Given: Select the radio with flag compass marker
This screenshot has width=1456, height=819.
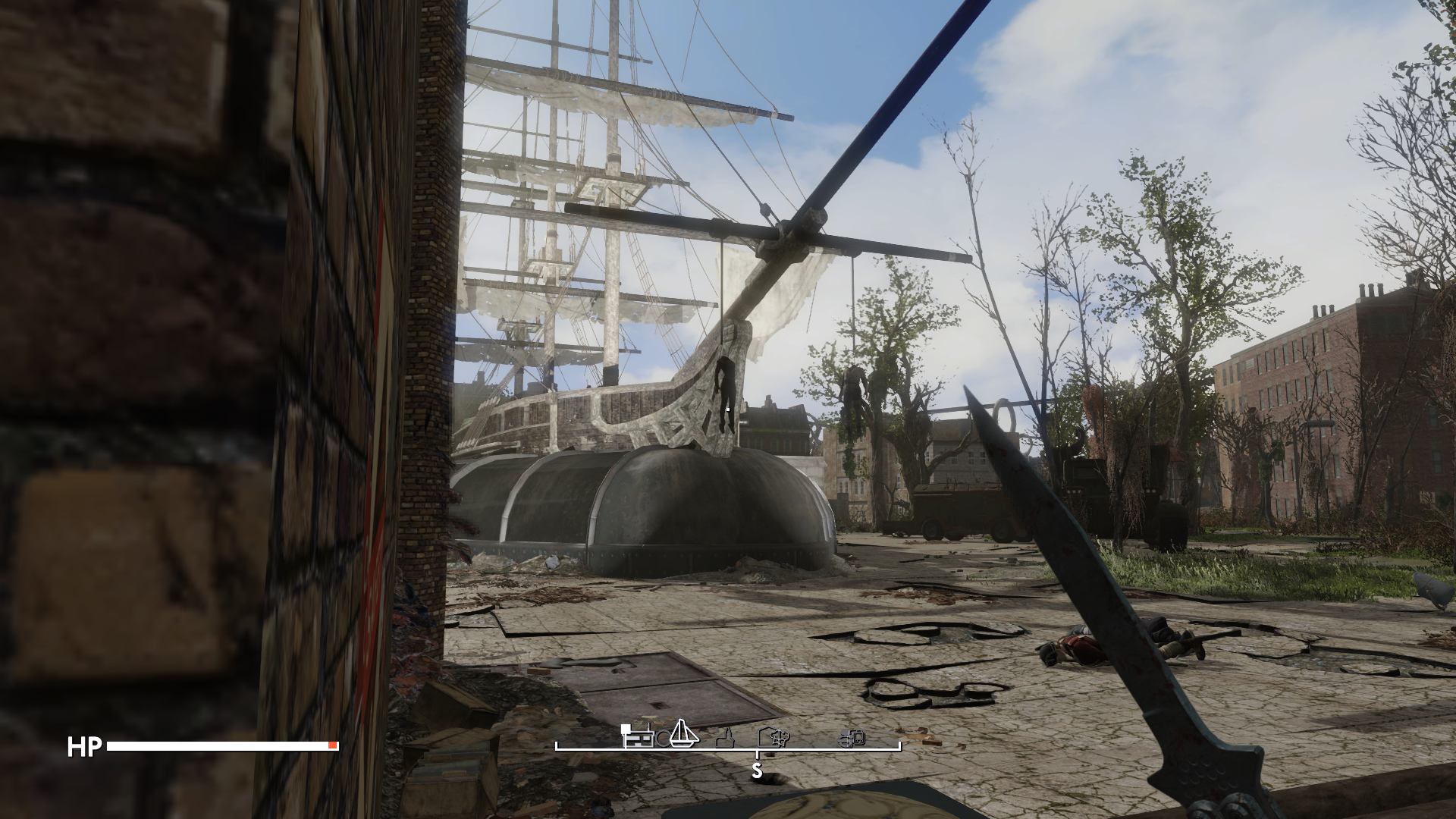Looking at the screenshot, I should (637, 739).
